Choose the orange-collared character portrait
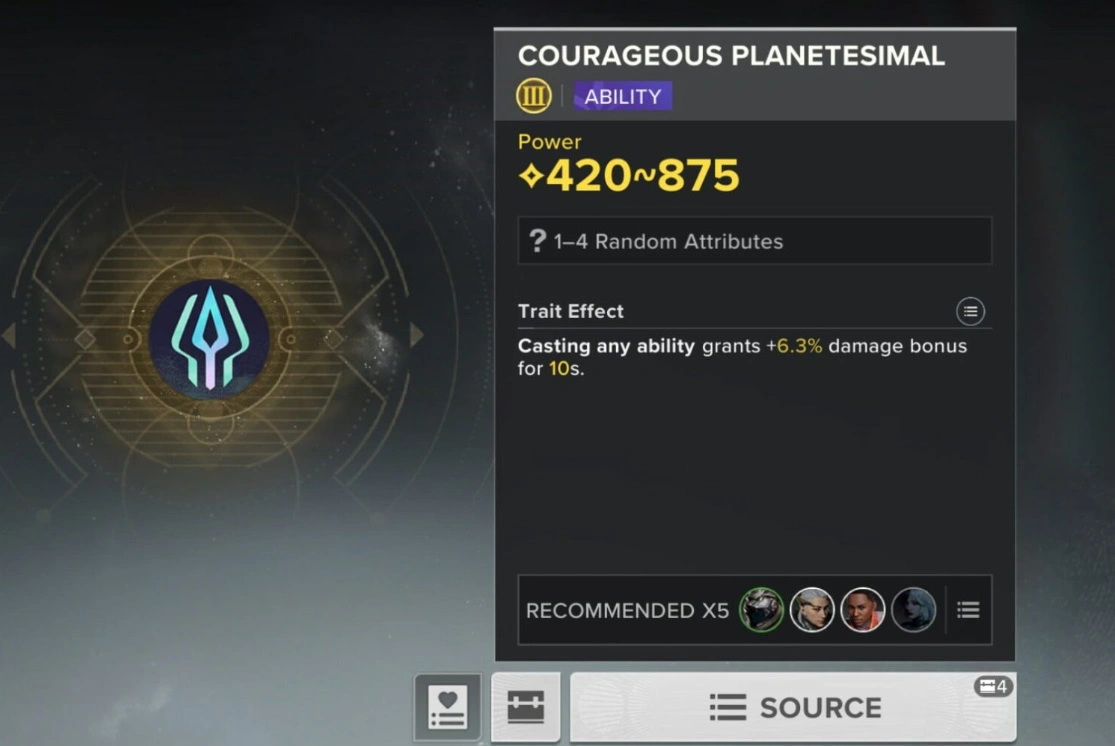 pyautogui.click(x=862, y=610)
